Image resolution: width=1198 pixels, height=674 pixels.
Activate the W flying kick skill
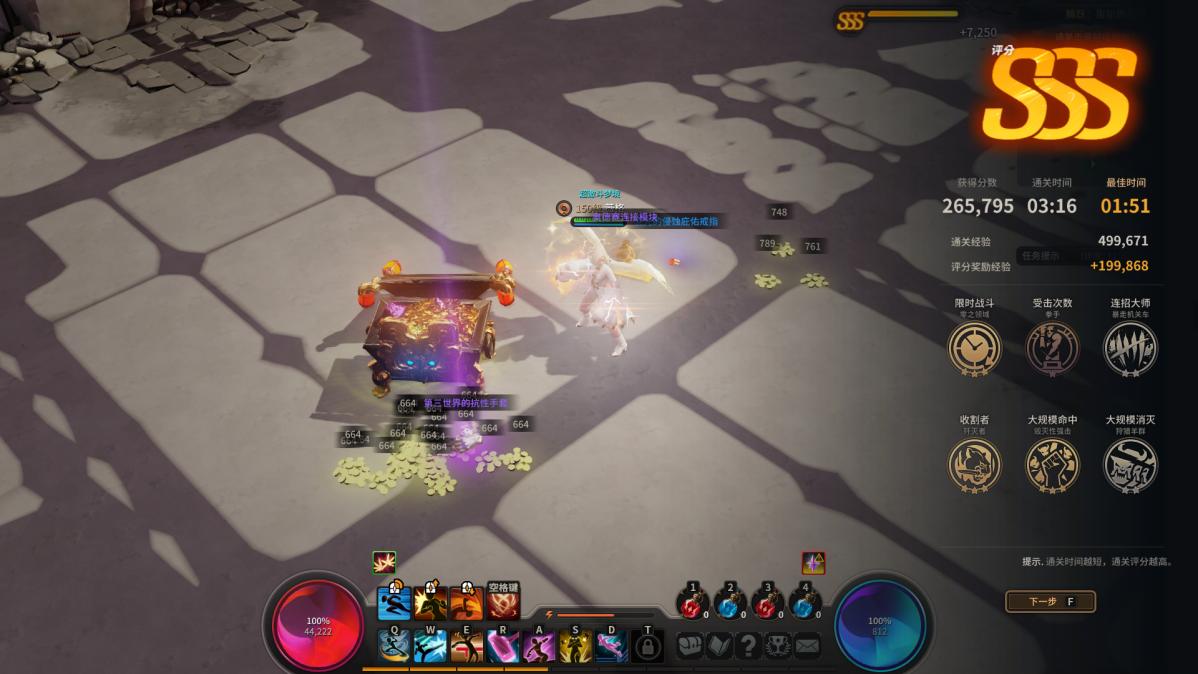point(430,645)
